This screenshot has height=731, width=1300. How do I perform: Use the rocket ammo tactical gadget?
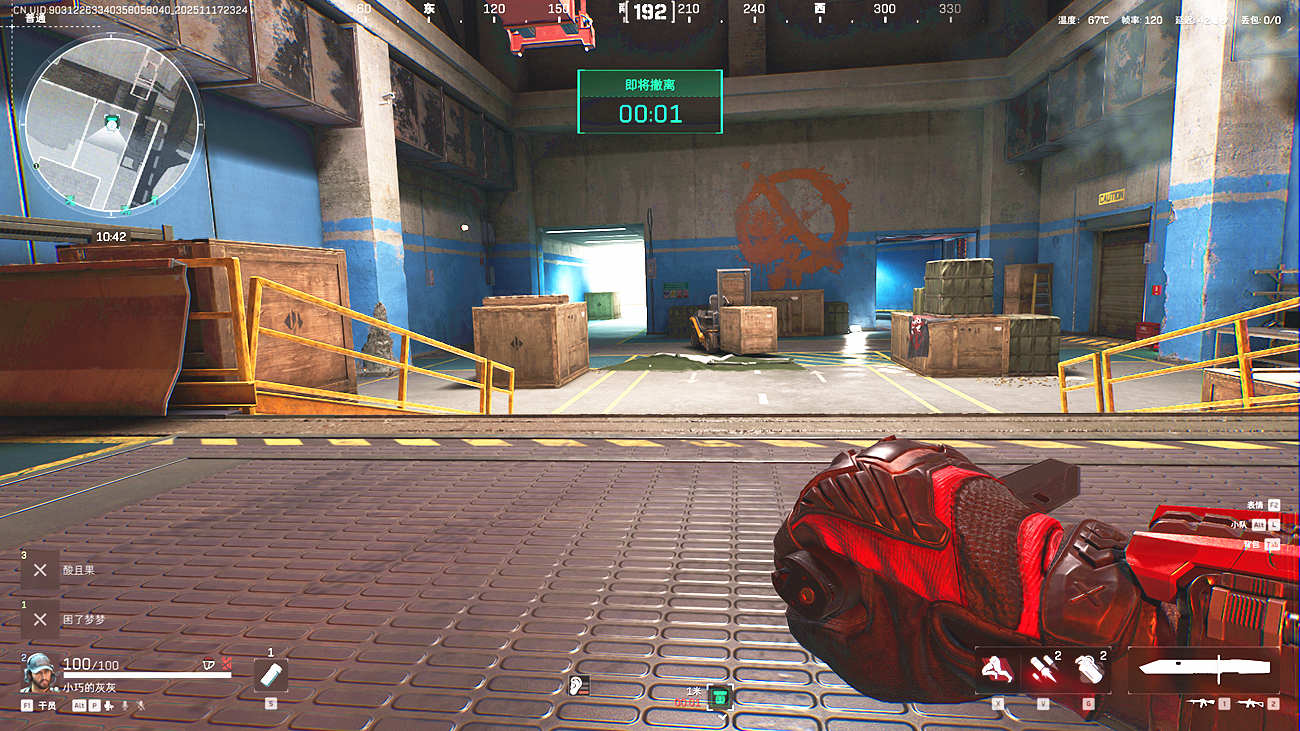1042,670
